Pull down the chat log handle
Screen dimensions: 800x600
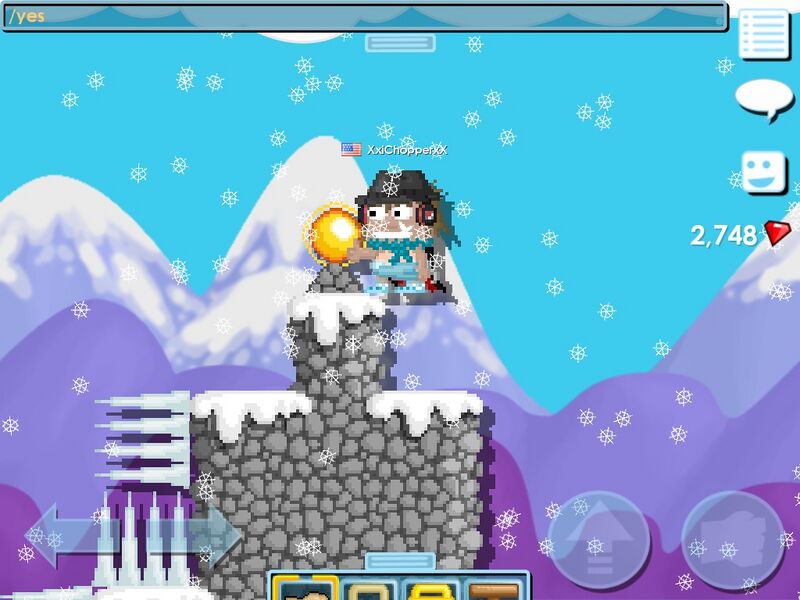399,42
